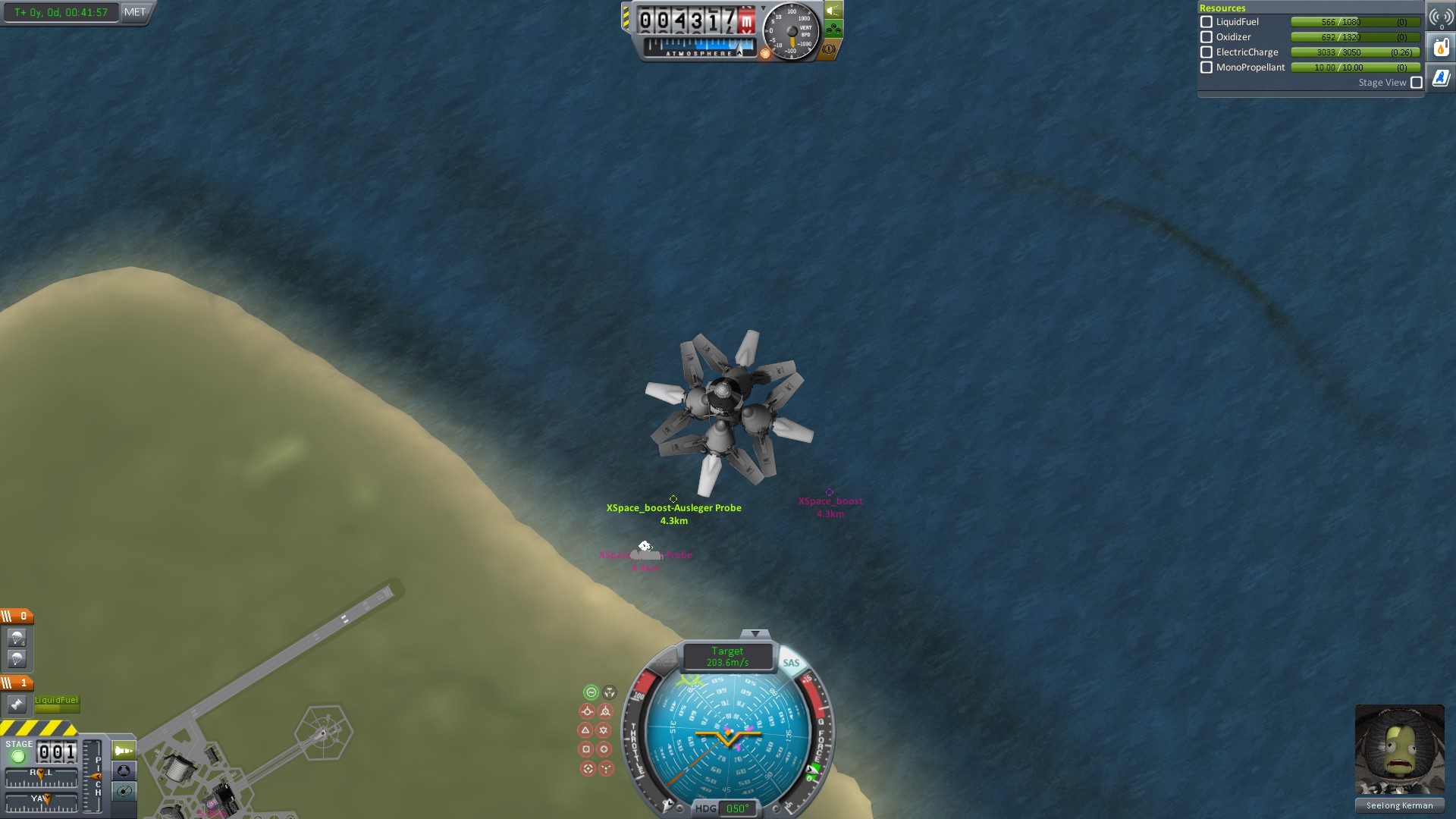Toggle the brakes button
1456x819 pixels.
829,49
